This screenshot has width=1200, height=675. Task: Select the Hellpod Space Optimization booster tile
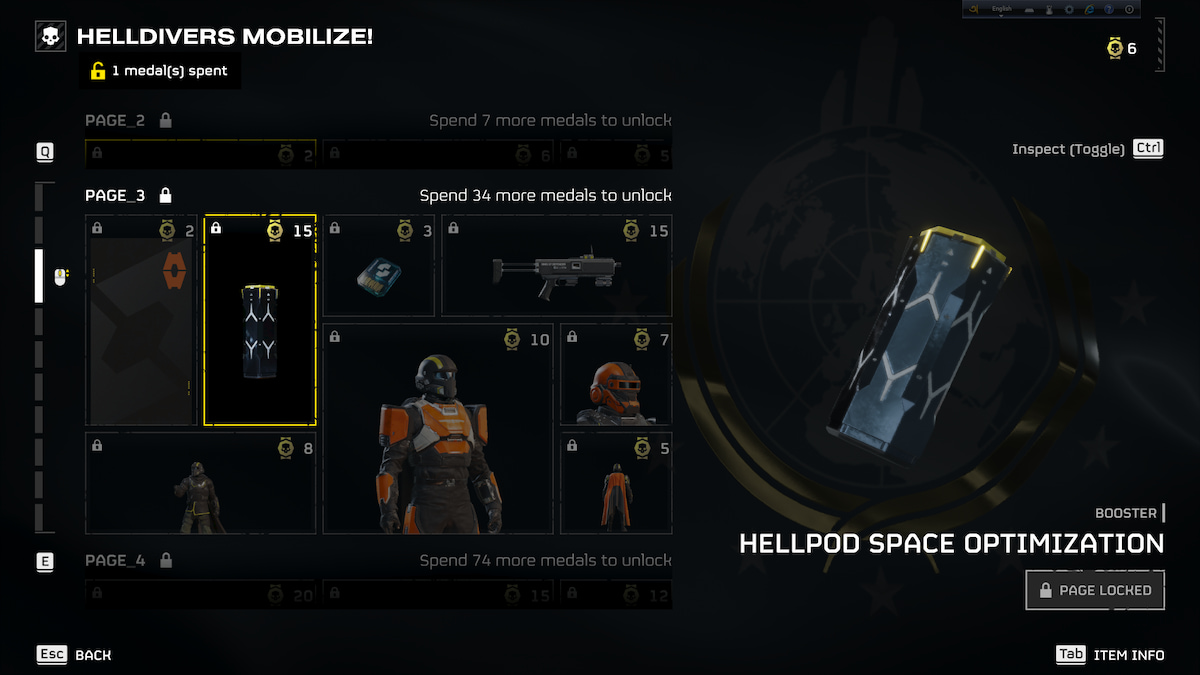pyautogui.click(x=260, y=320)
